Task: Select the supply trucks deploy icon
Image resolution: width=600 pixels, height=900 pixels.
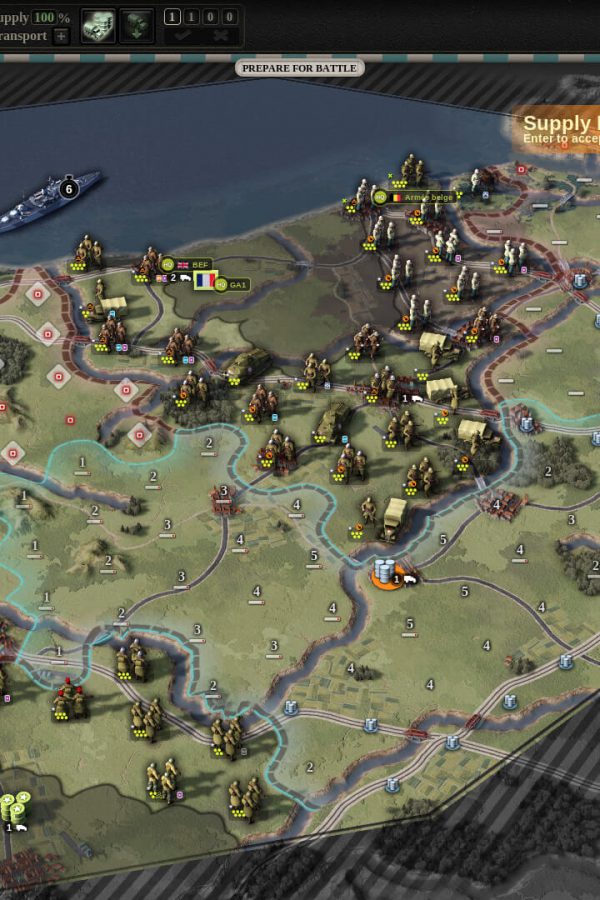Action: coord(98,25)
